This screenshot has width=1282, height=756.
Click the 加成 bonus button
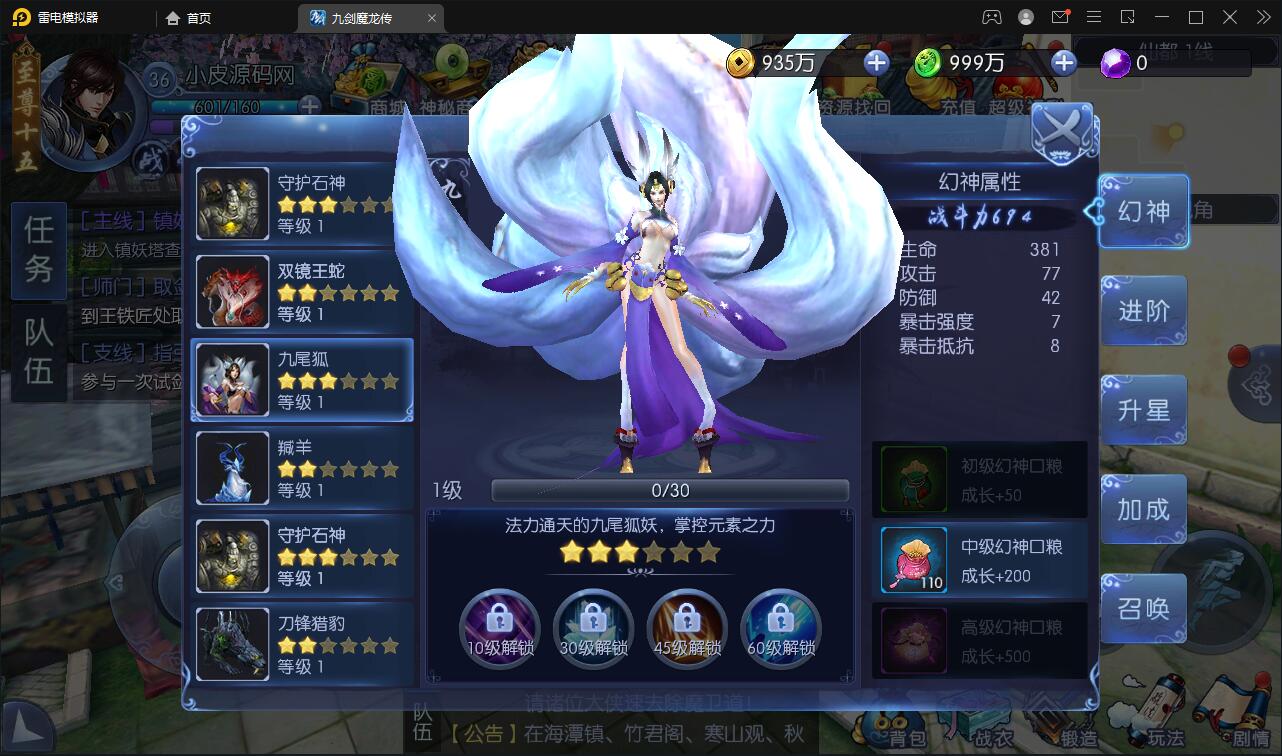pos(1143,509)
